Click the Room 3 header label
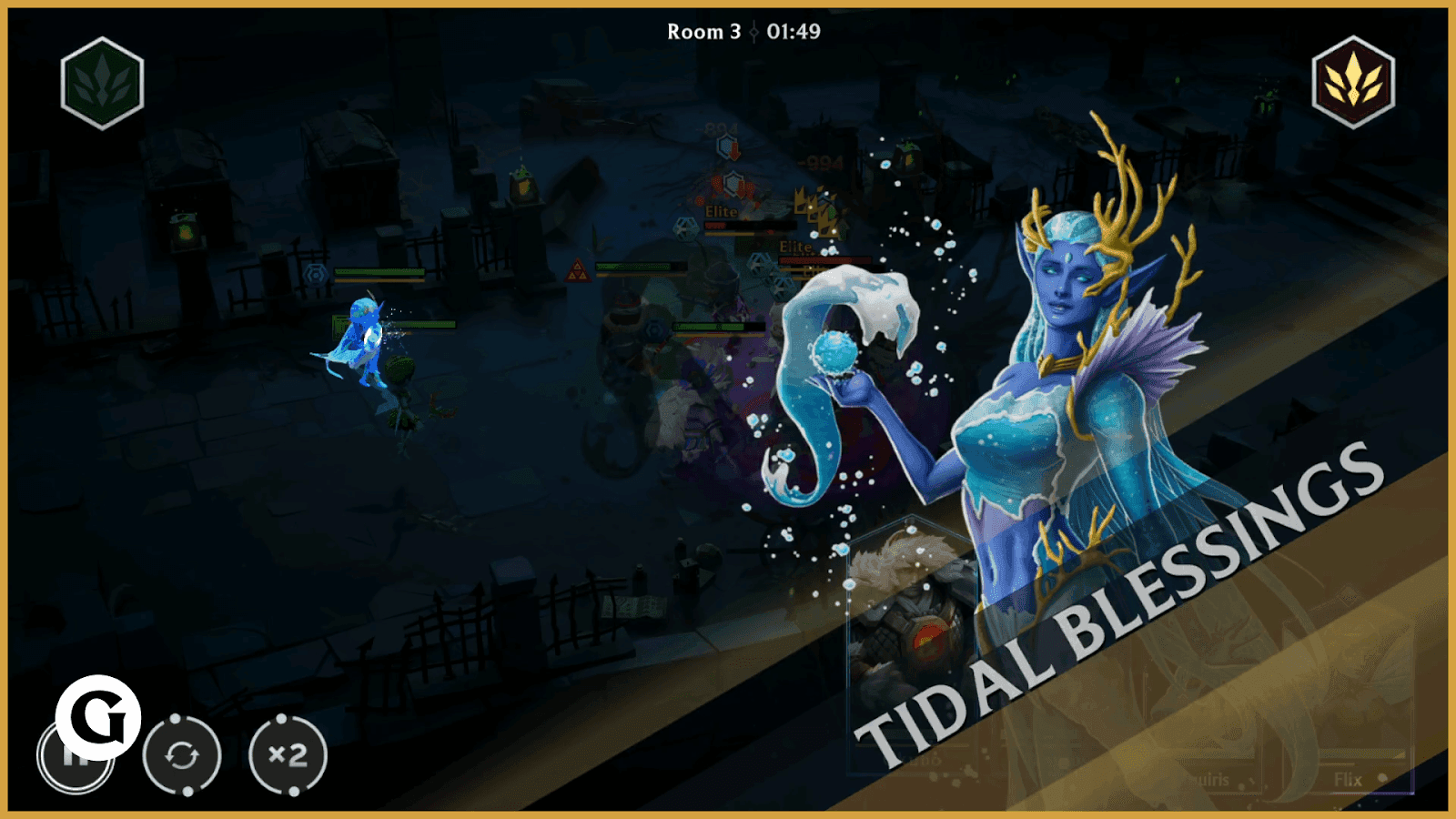The width and height of the screenshot is (1456, 819). point(702,35)
